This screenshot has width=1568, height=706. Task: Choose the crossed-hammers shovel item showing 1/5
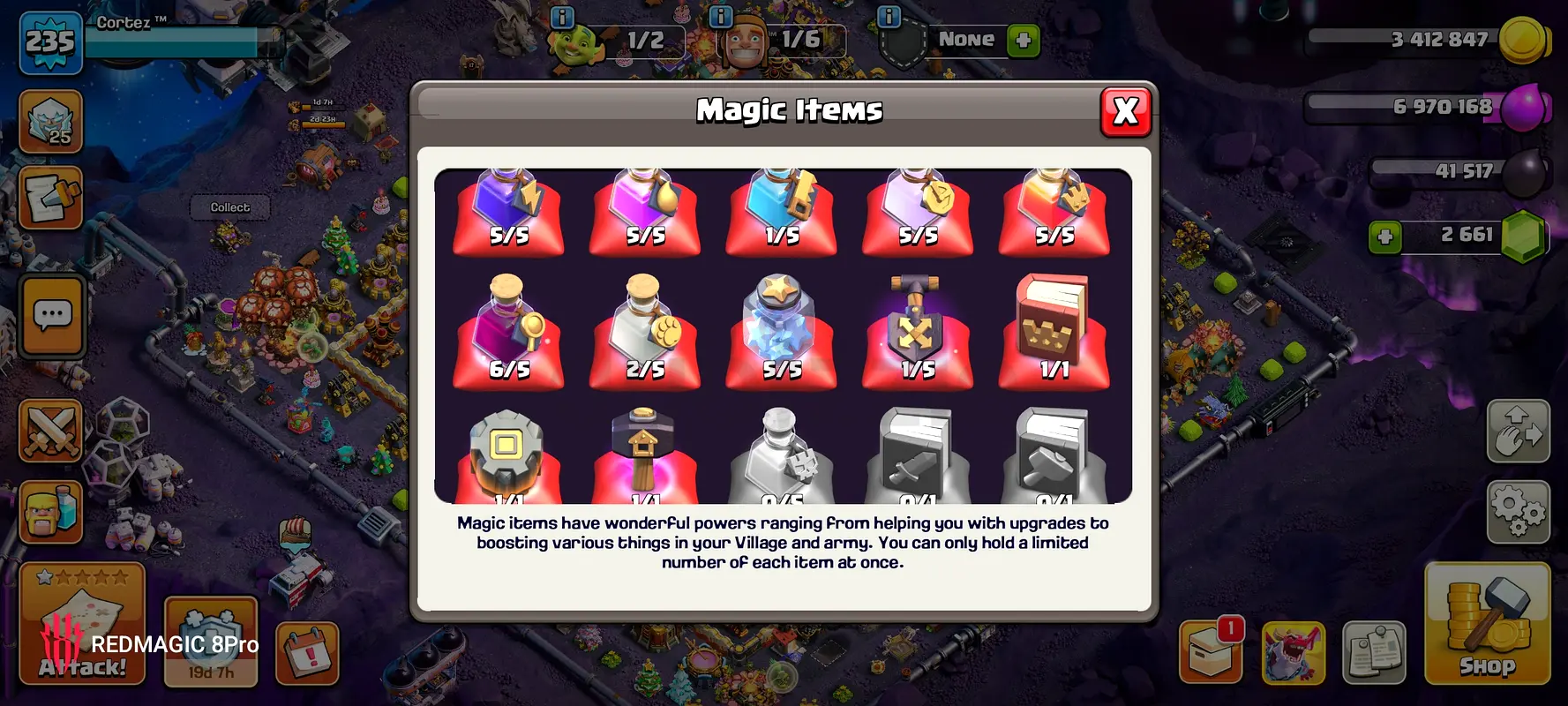click(x=917, y=331)
